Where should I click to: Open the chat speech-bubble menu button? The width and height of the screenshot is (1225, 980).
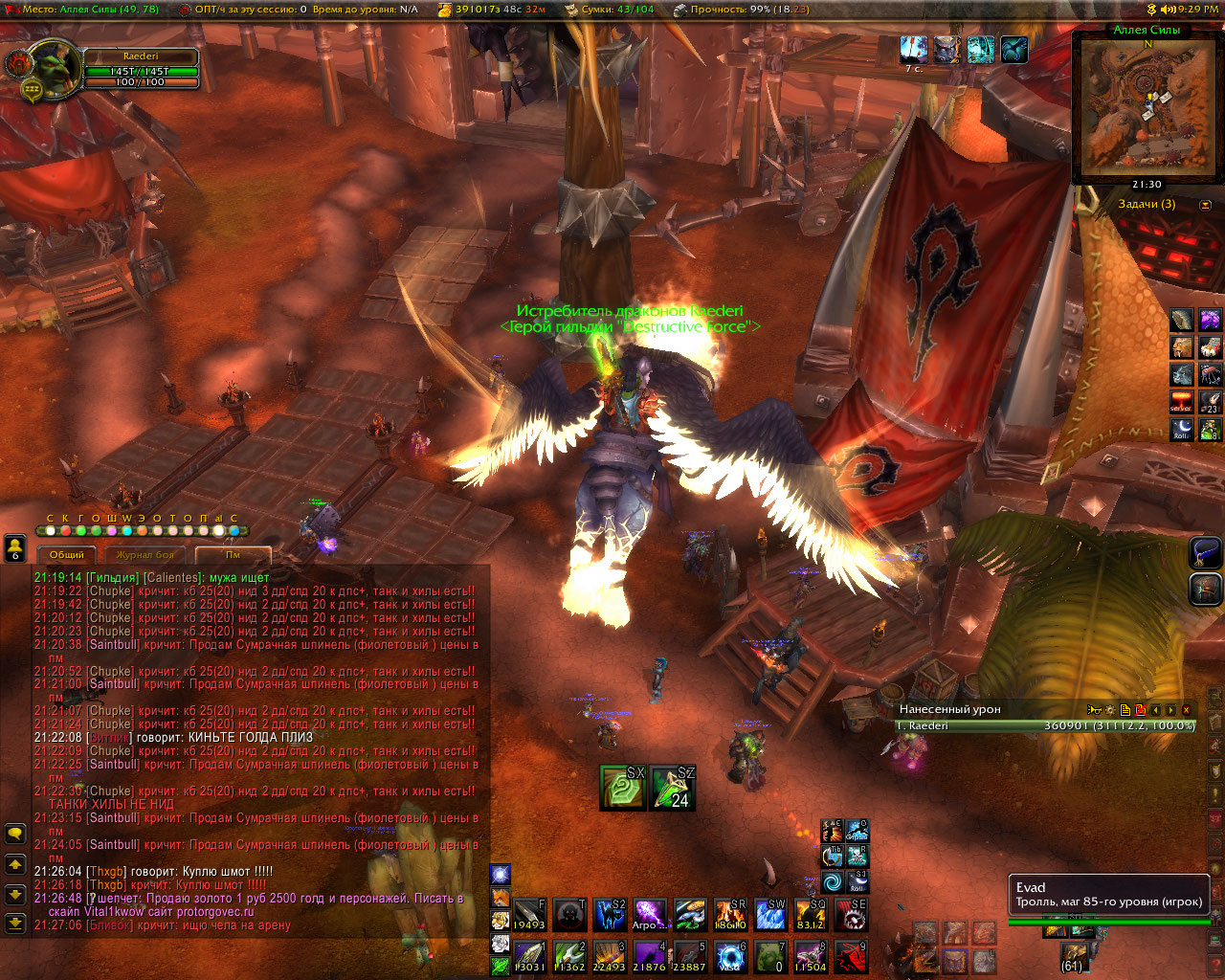pos(15,834)
